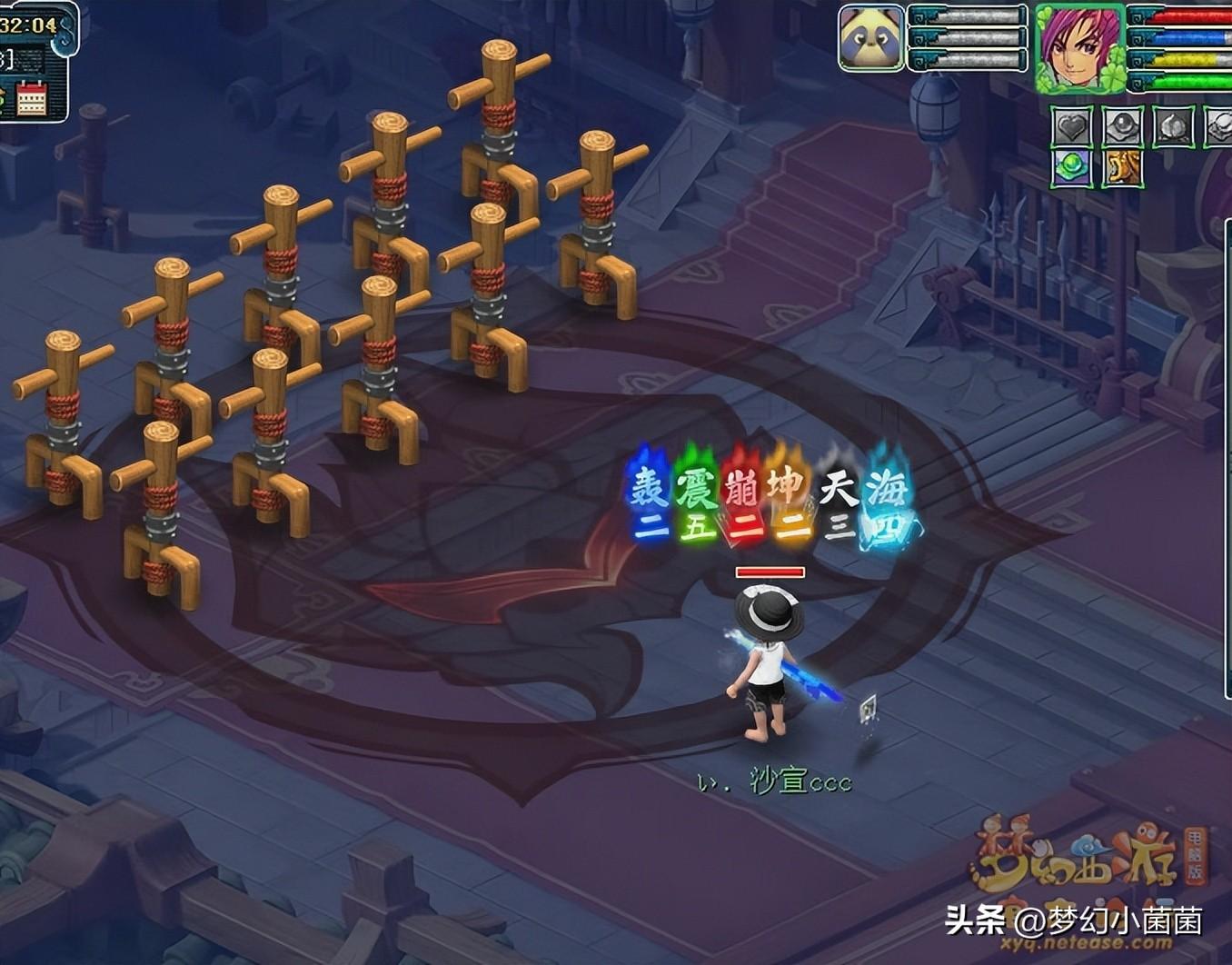
Task: Open the red calendar activity icon
Action: [x=32, y=98]
